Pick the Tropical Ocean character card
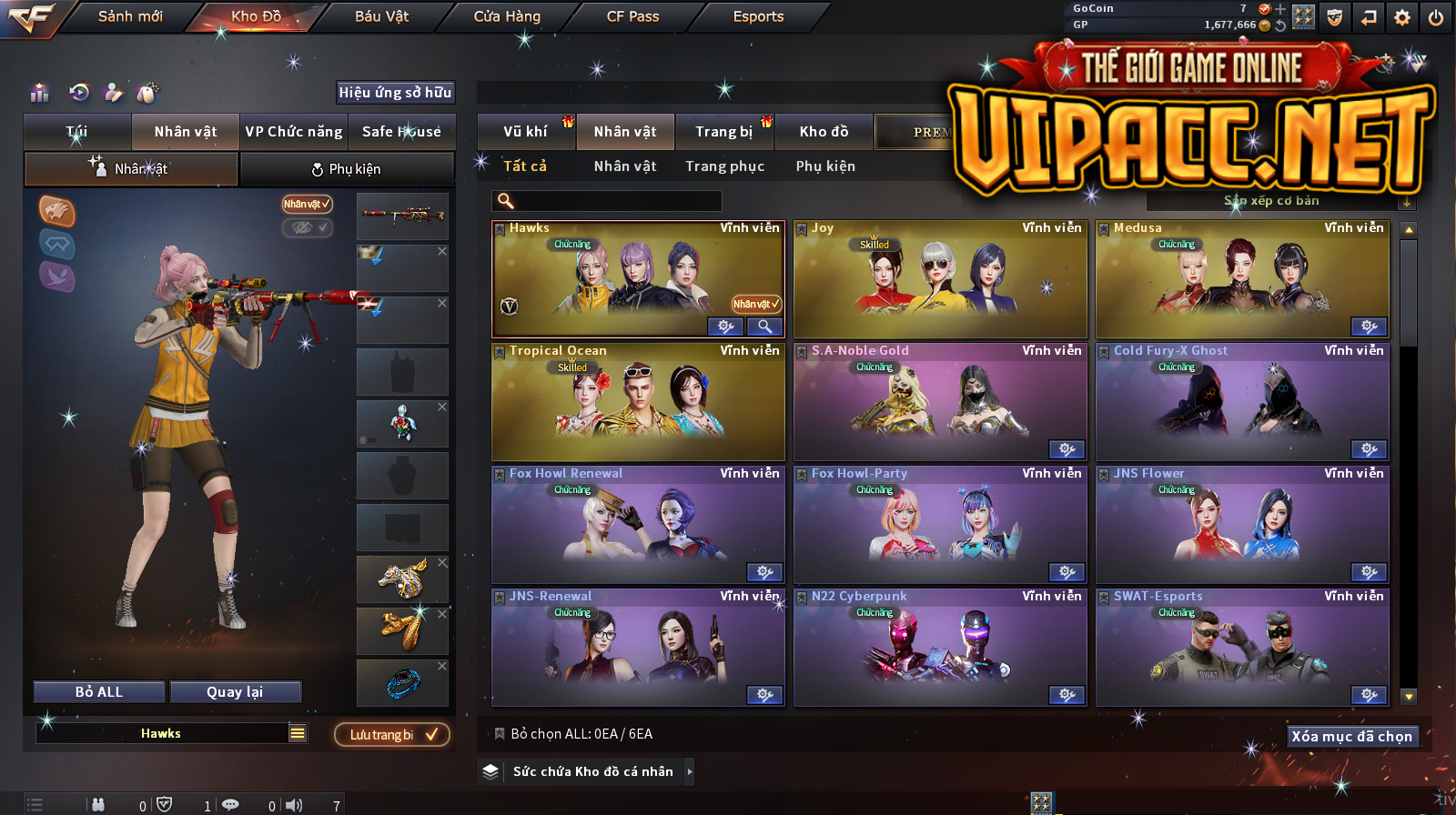The image size is (1456, 815). pos(638,402)
